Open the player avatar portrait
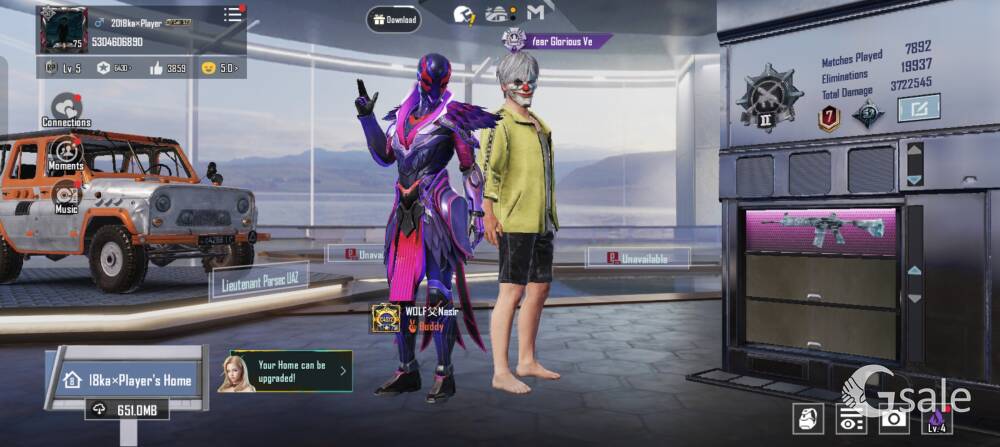The image size is (1000, 447). [x=63, y=29]
